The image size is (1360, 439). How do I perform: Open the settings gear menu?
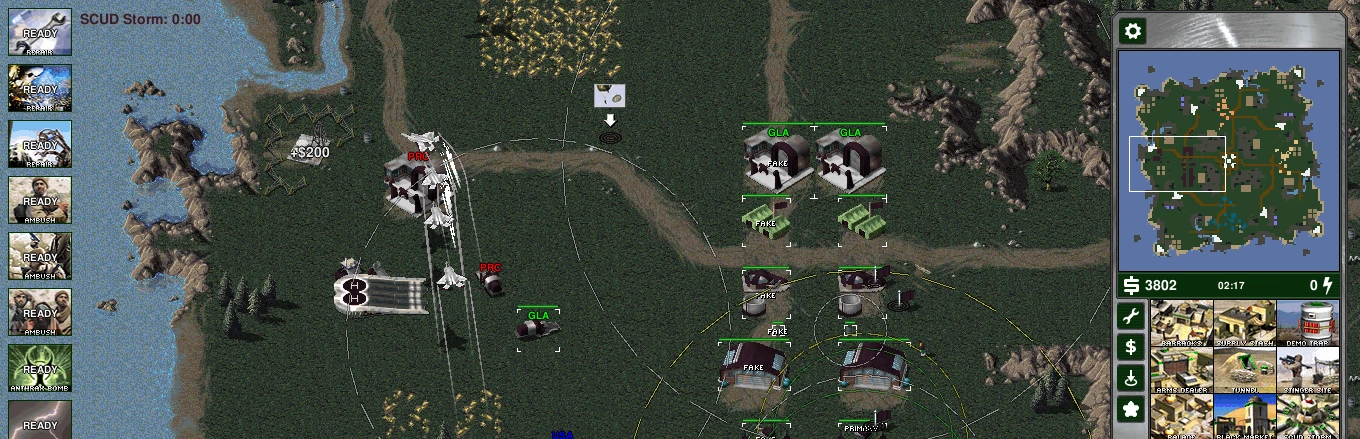pos(1132,32)
